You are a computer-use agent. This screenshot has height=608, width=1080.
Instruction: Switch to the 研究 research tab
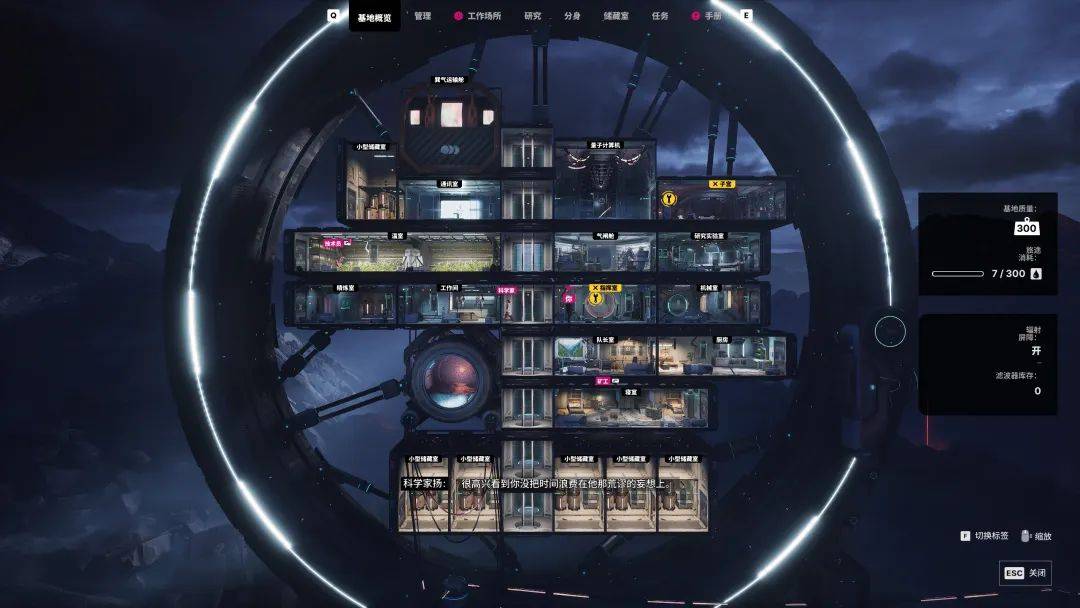click(x=532, y=16)
